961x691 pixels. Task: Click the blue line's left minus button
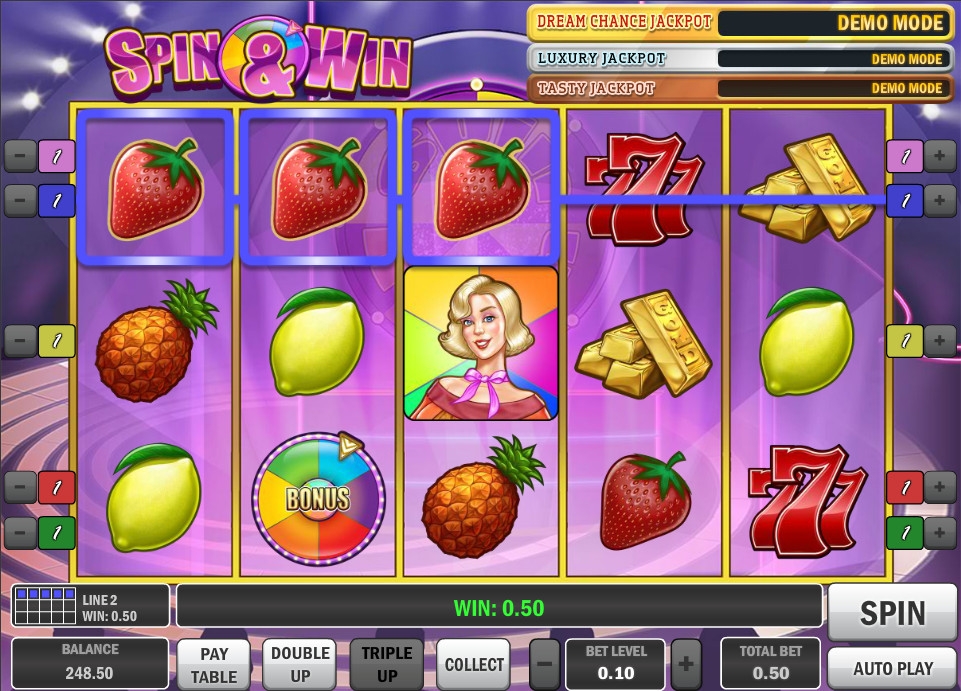coord(20,201)
